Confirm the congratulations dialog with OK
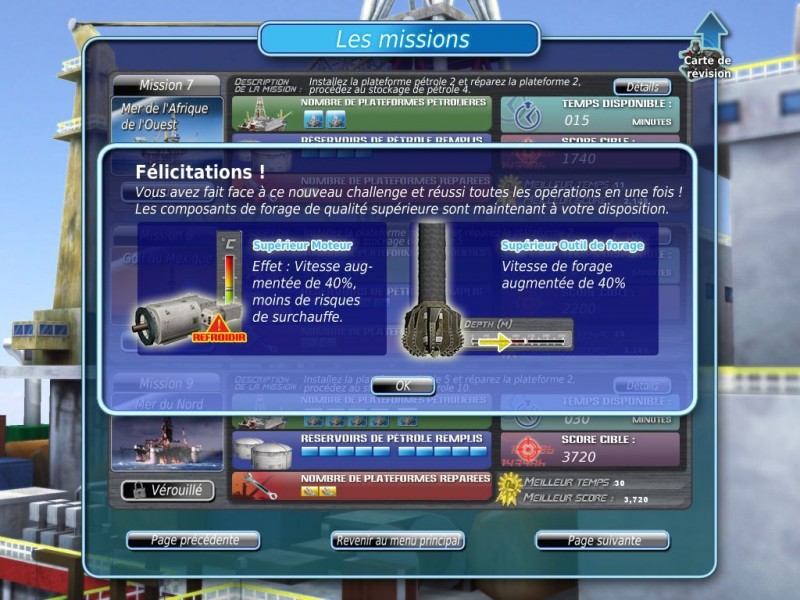The width and height of the screenshot is (800, 600). click(402, 386)
